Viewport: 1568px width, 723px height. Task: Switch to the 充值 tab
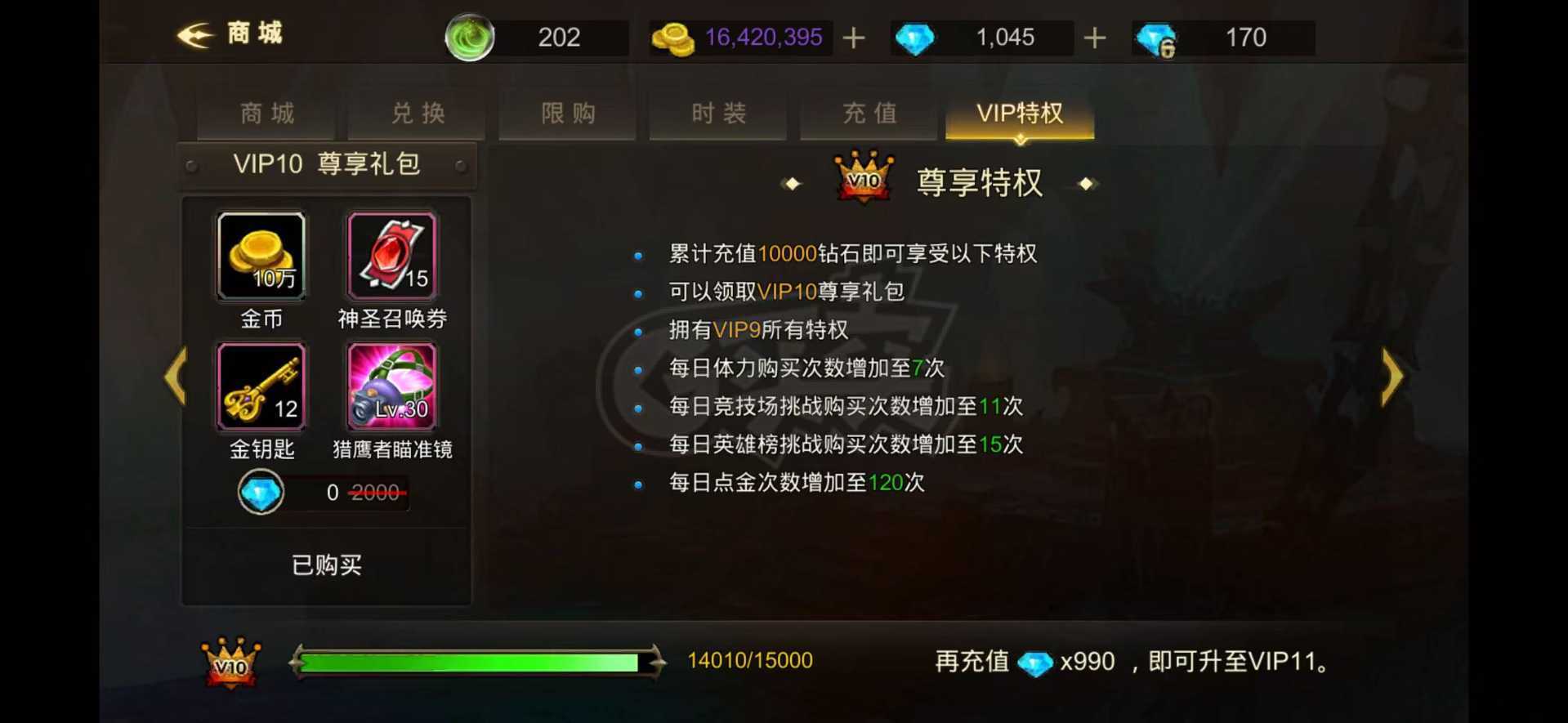click(869, 114)
